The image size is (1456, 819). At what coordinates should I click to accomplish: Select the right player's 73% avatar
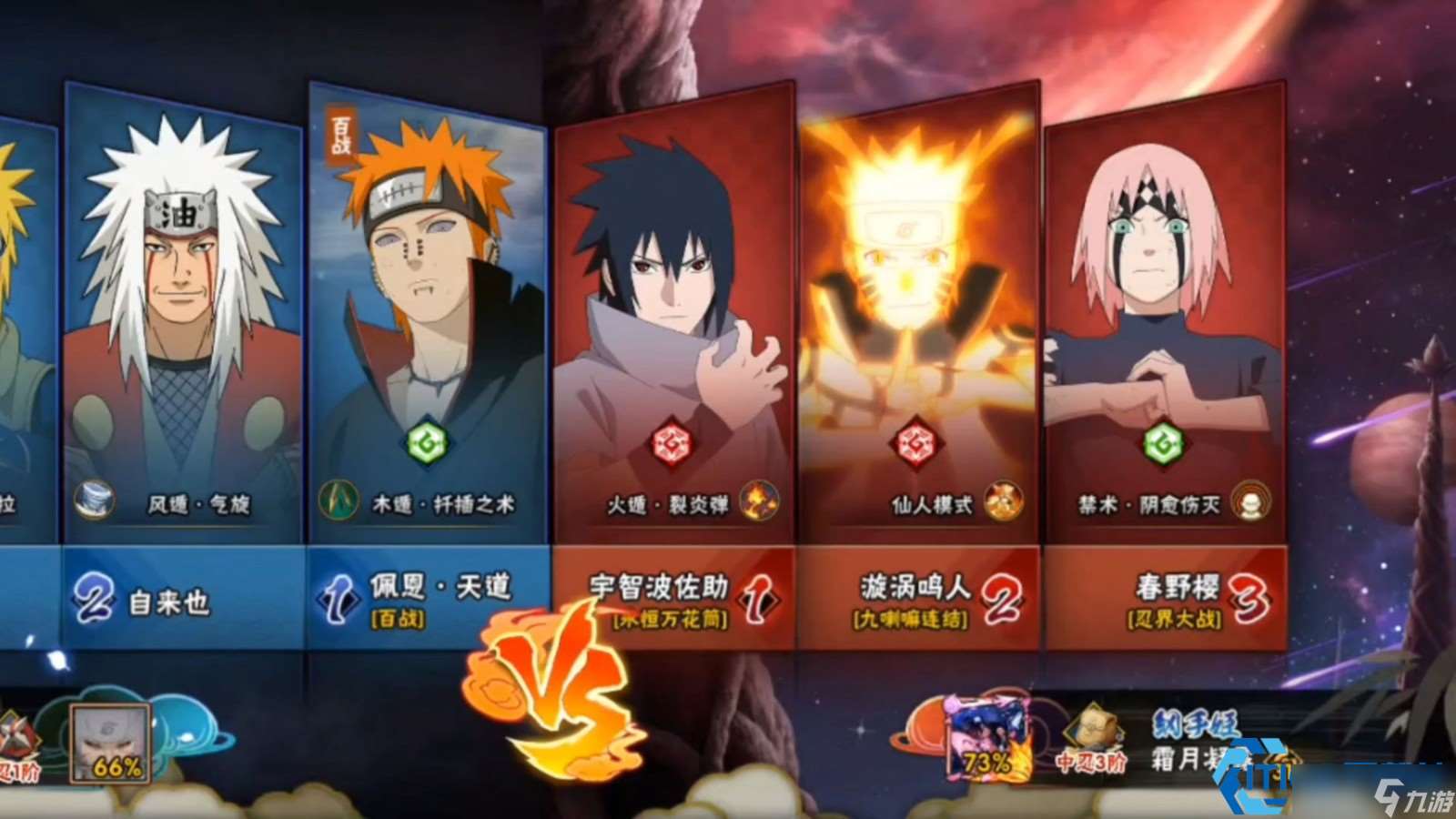(x=986, y=737)
